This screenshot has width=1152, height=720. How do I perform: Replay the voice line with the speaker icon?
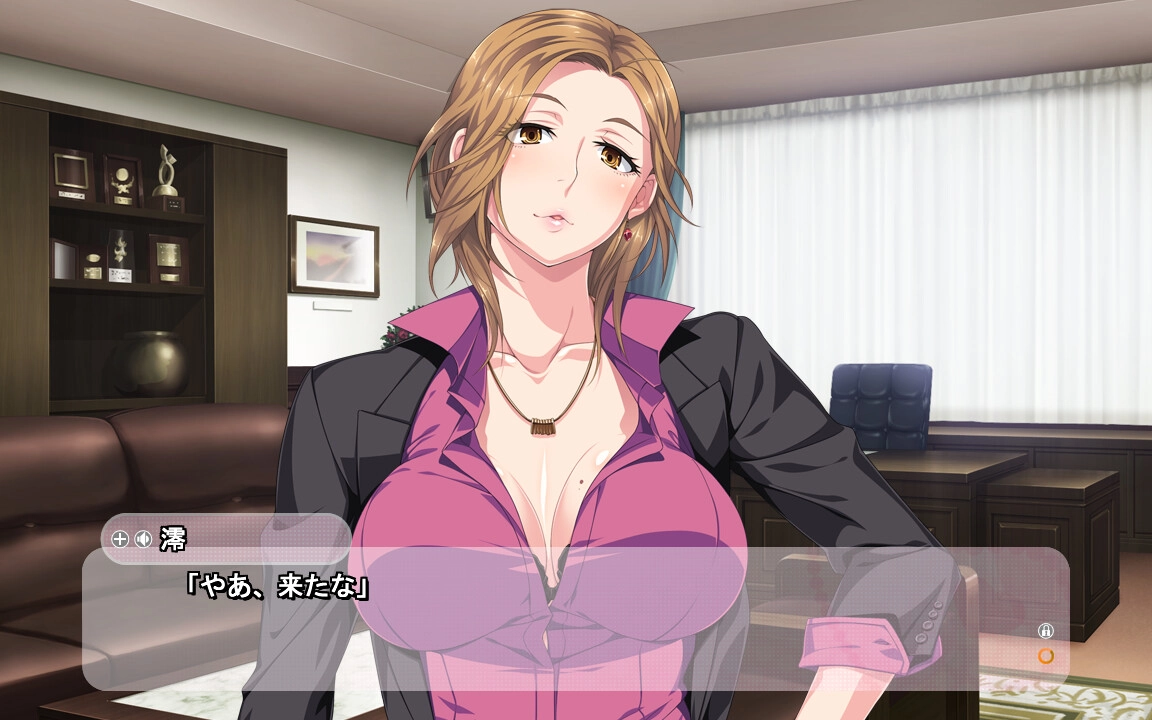(x=143, y=540)
